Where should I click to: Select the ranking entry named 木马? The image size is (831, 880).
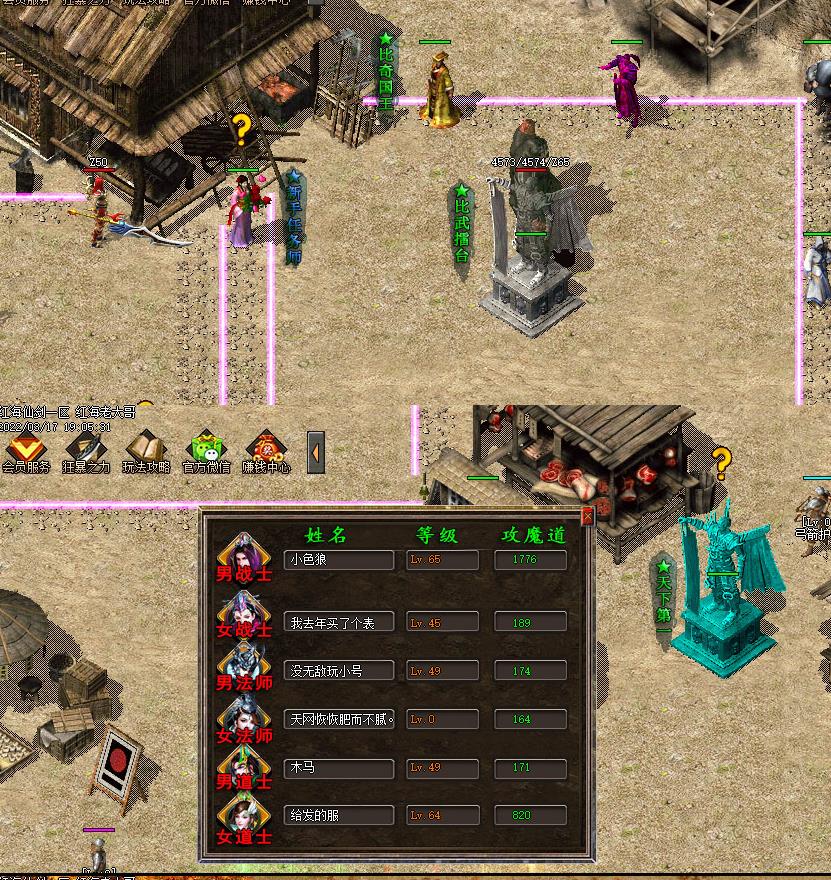pos(338,768)
